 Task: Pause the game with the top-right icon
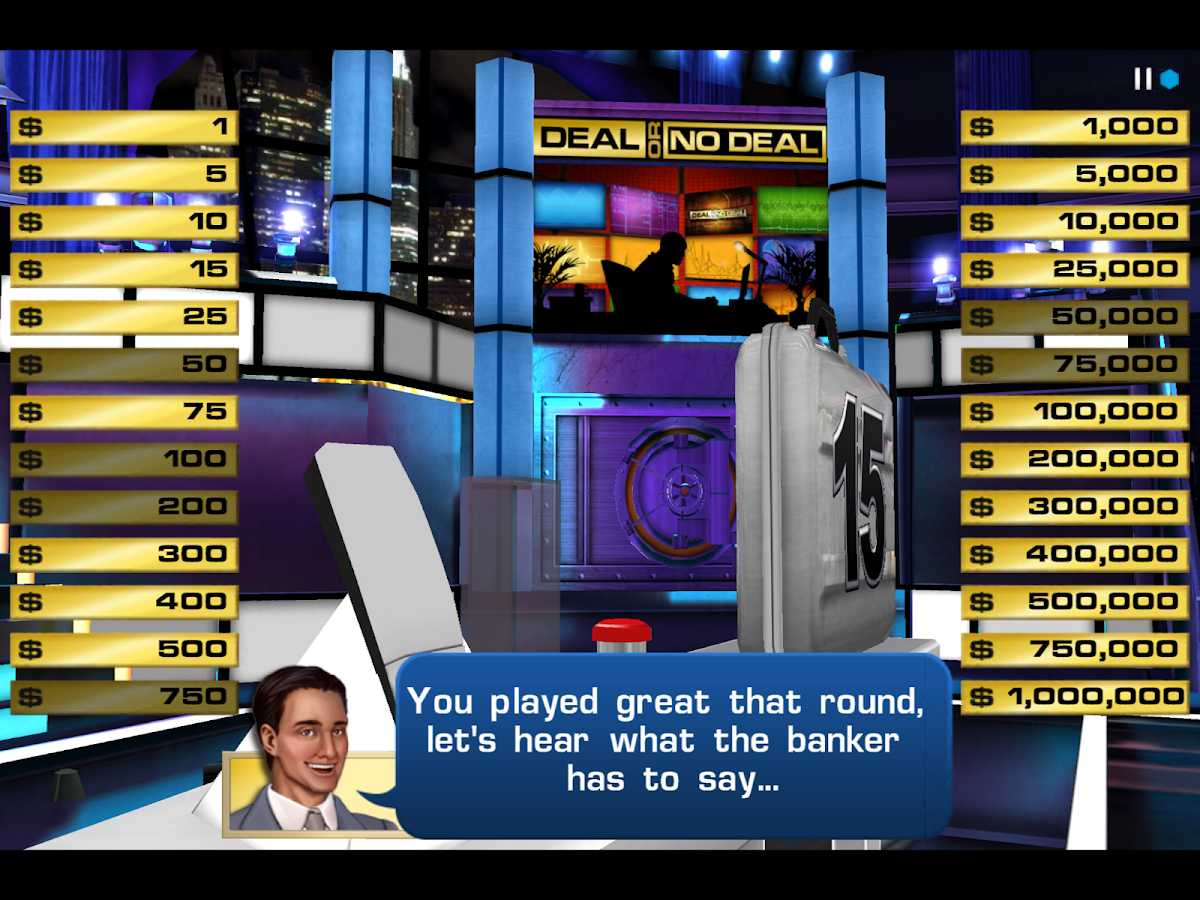(1143, 79)
